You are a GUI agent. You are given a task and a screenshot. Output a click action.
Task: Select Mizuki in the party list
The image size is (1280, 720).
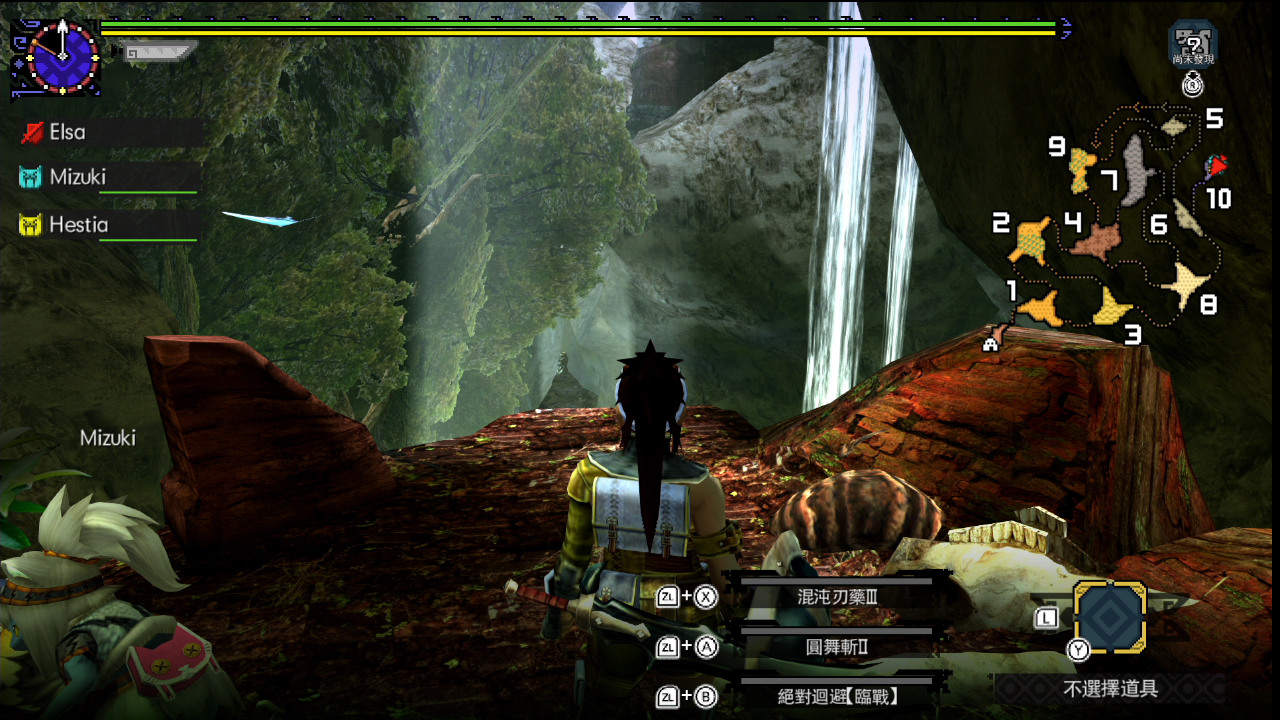pyautogui.click(x=77, y=177)
